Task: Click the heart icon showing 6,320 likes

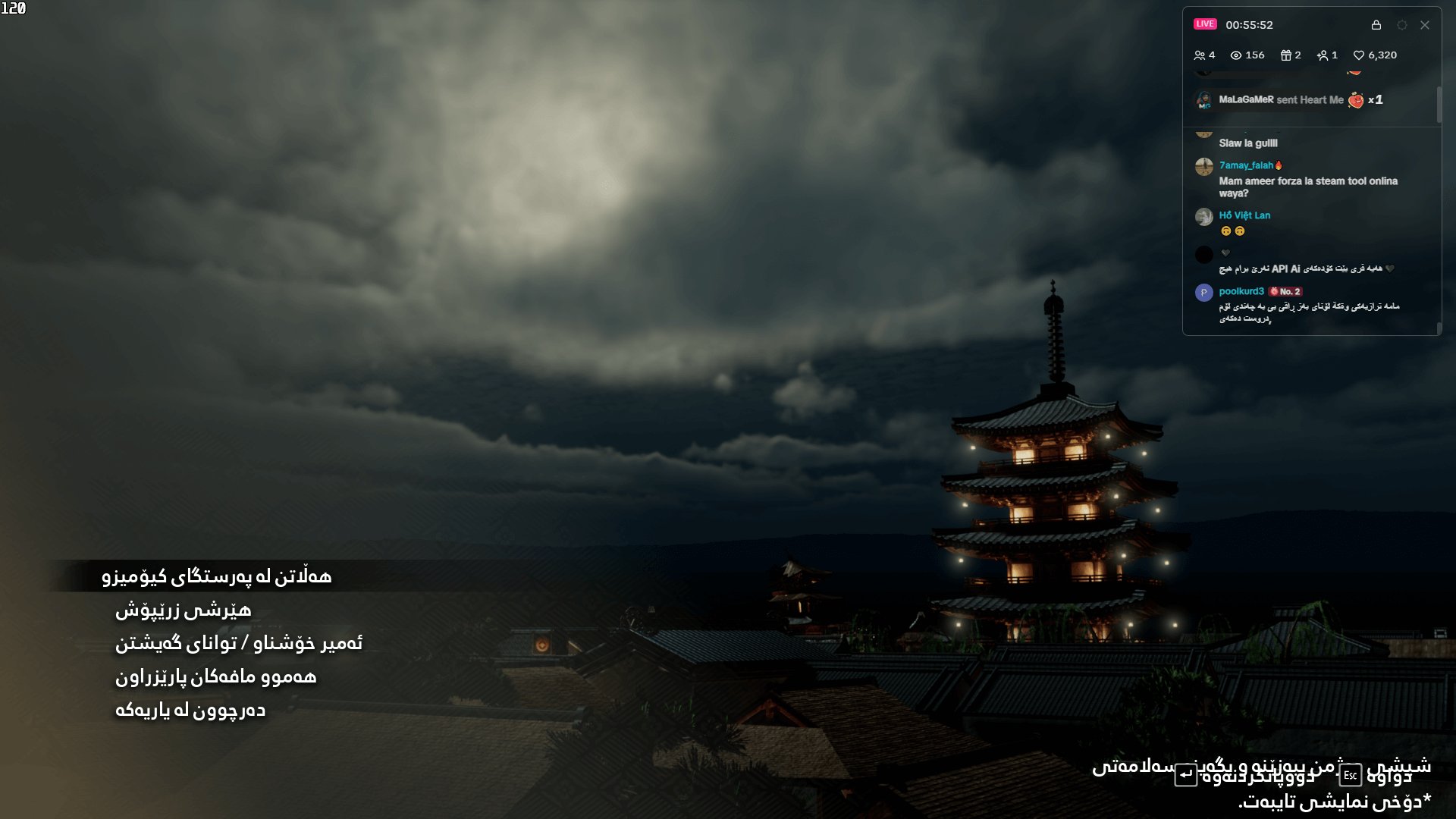Action: pyautogui.click(x=1360, y=55)
